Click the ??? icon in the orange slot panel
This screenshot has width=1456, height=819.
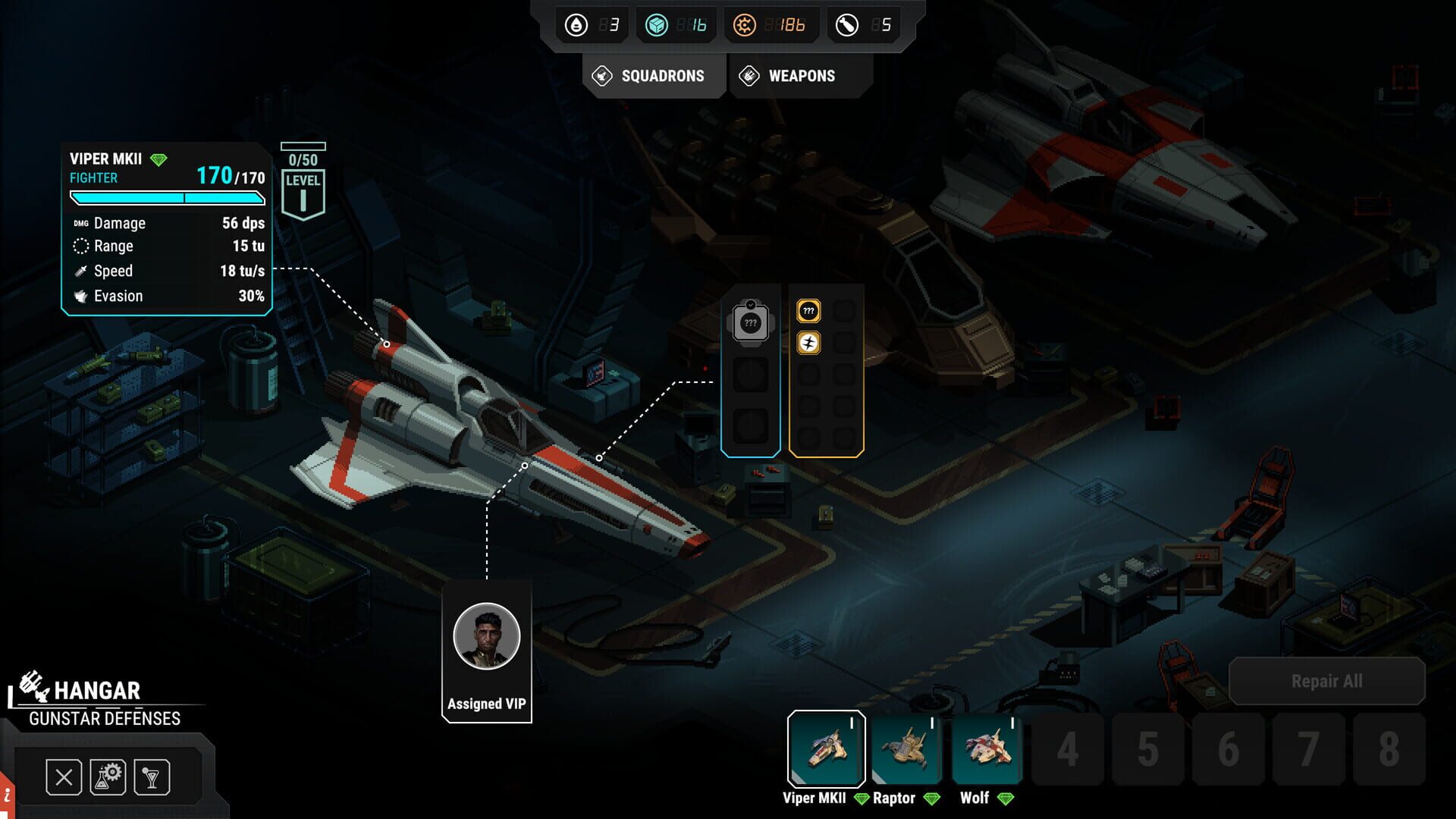click(x=808, y=311)
